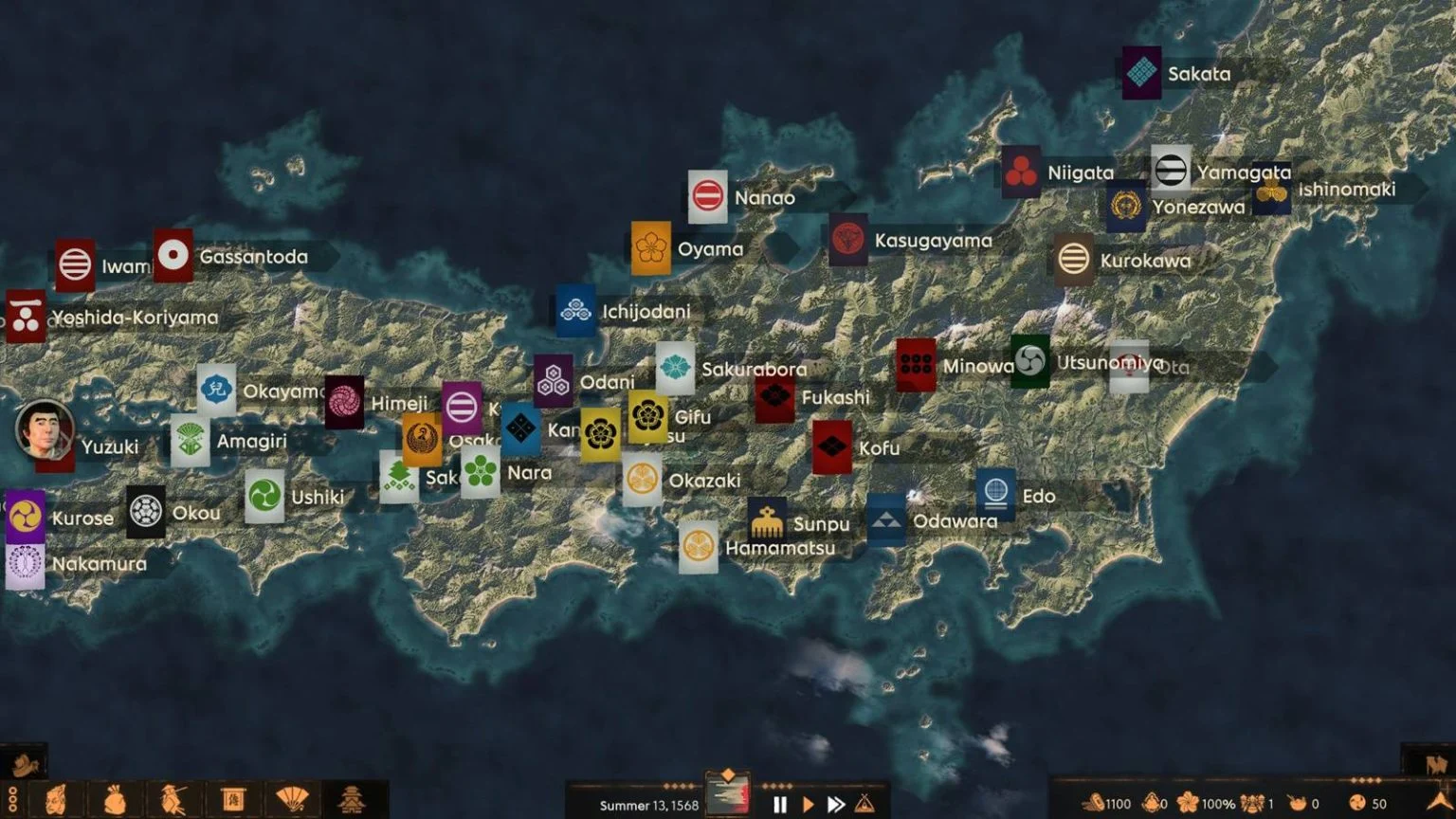Pause the campaign with the pause control
Screen dimensions: 1456x819
point(780,803)
